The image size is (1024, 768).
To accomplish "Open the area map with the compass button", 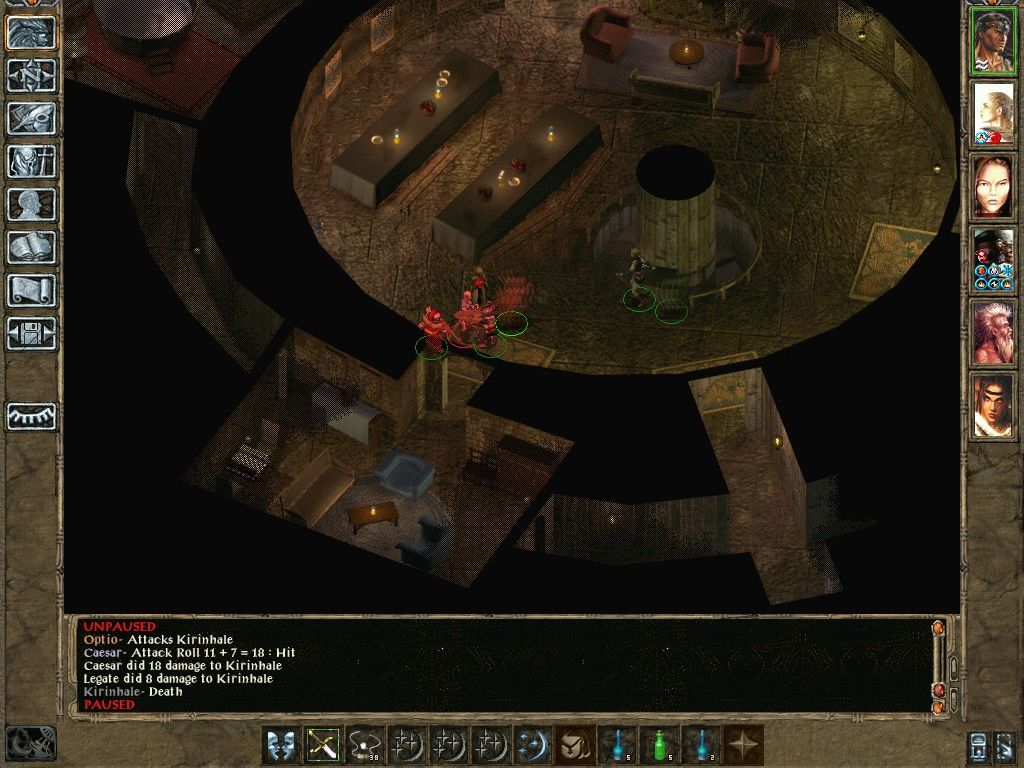I will point(32,75).
